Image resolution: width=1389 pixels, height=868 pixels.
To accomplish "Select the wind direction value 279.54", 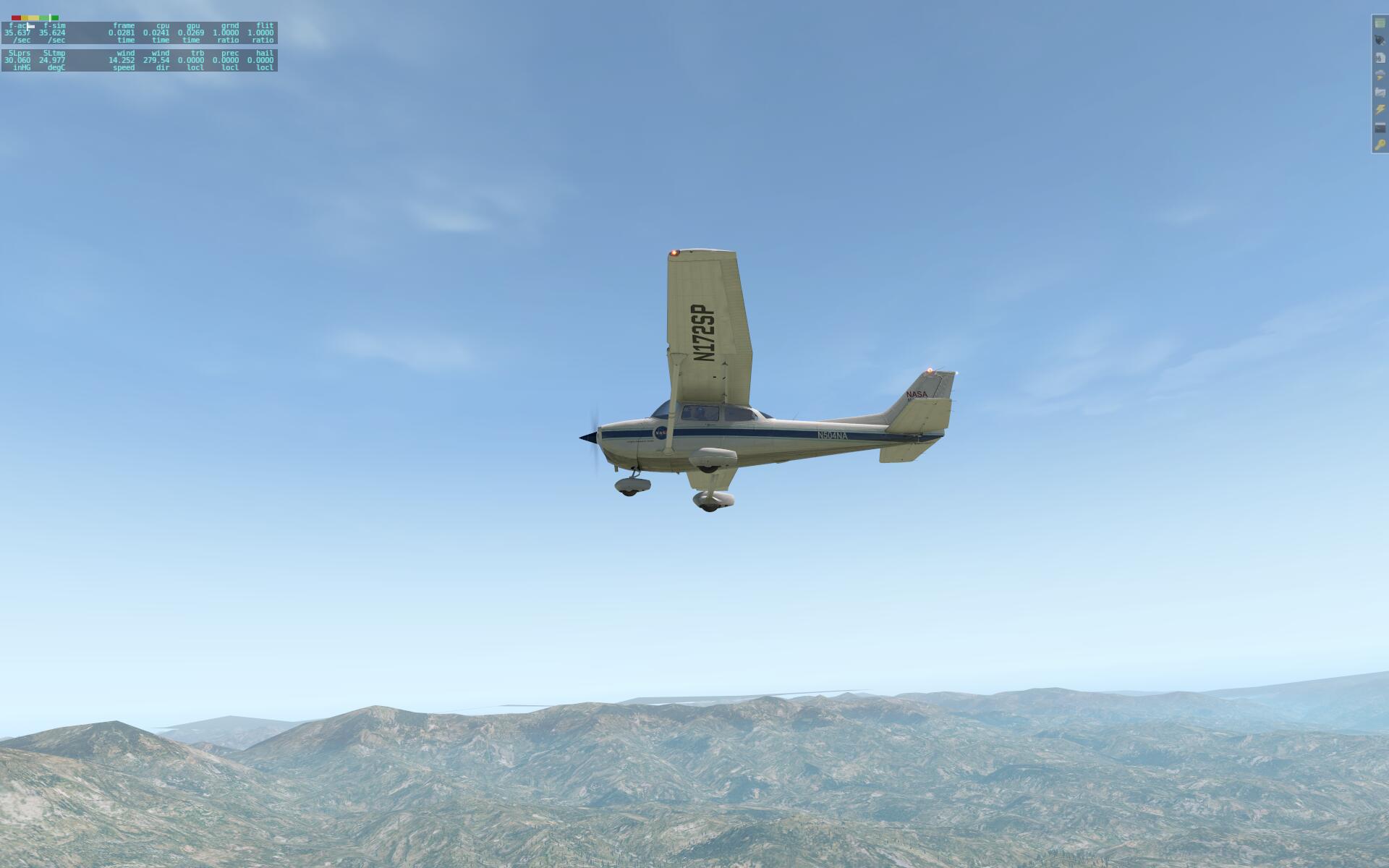I will [158, 59].
